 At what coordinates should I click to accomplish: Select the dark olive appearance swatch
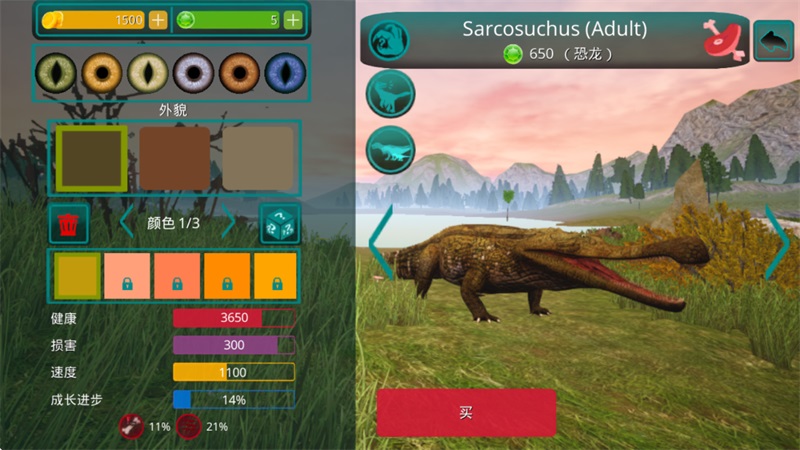91,158
